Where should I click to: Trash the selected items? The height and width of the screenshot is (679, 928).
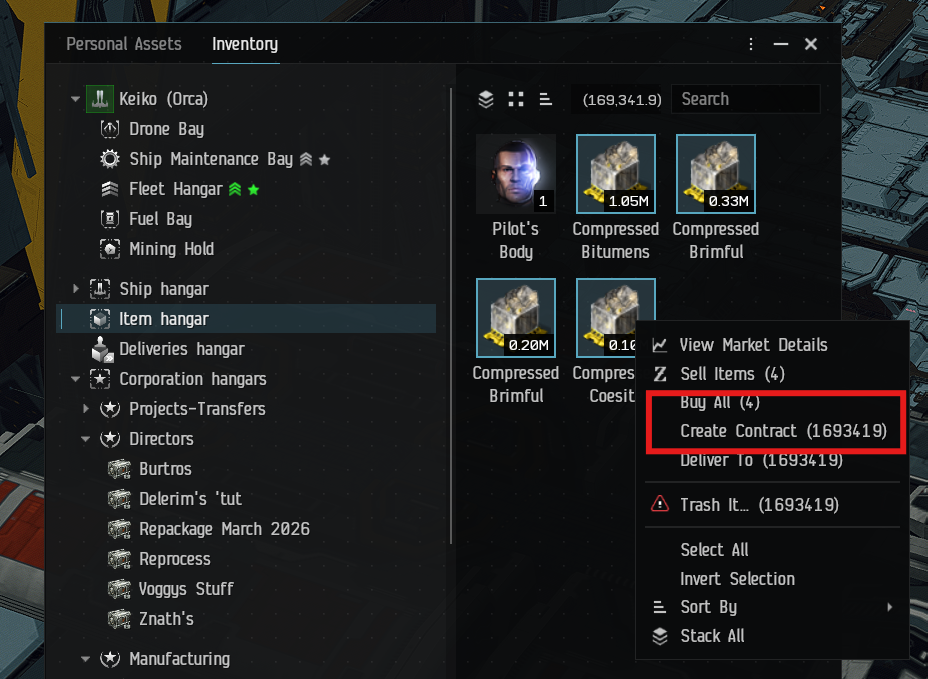758,505
